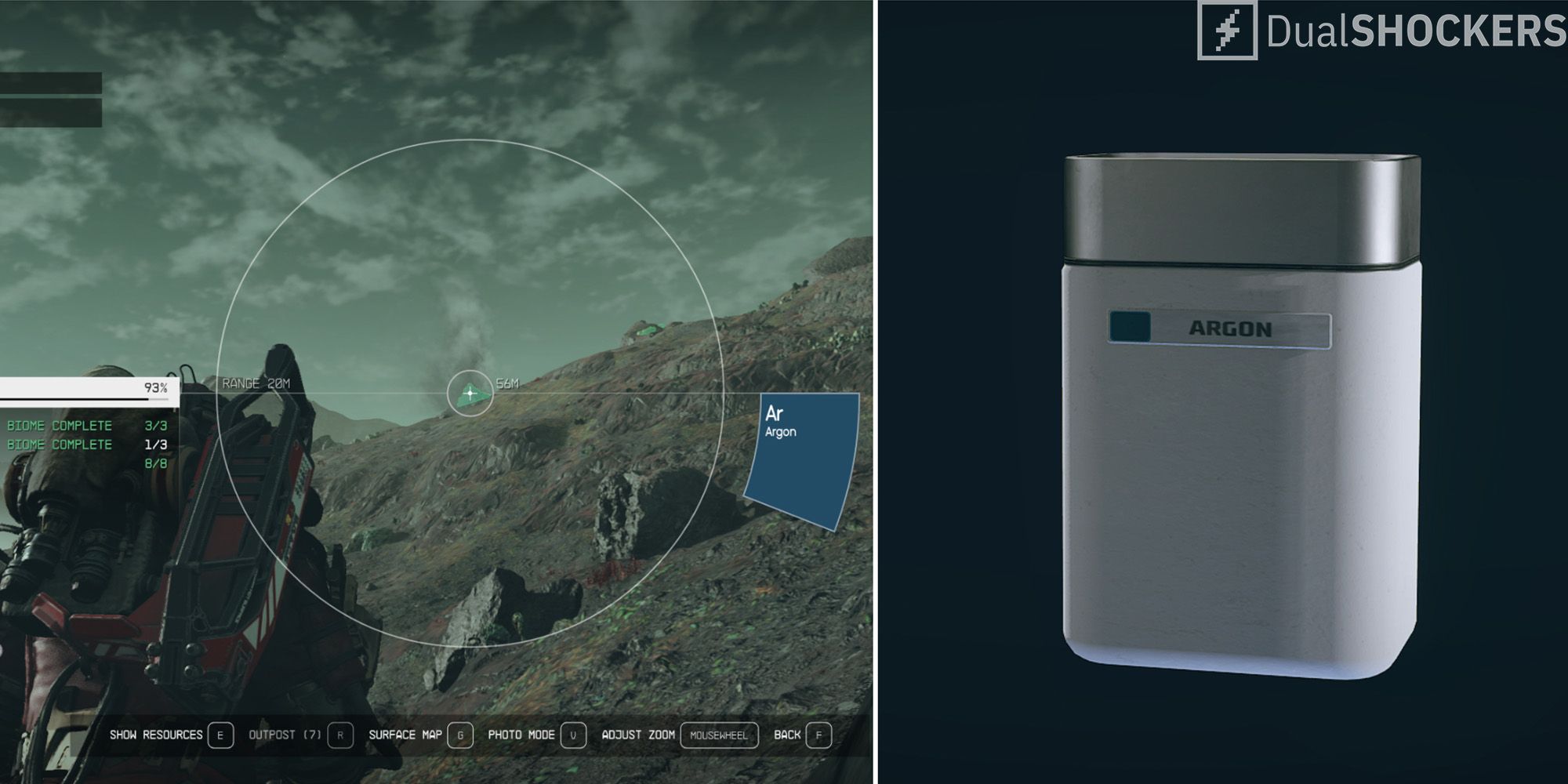Toggle Show Resources overlay
This screenshot has height=784, width=1568.
pyautogui.click(x=157, y=735)
